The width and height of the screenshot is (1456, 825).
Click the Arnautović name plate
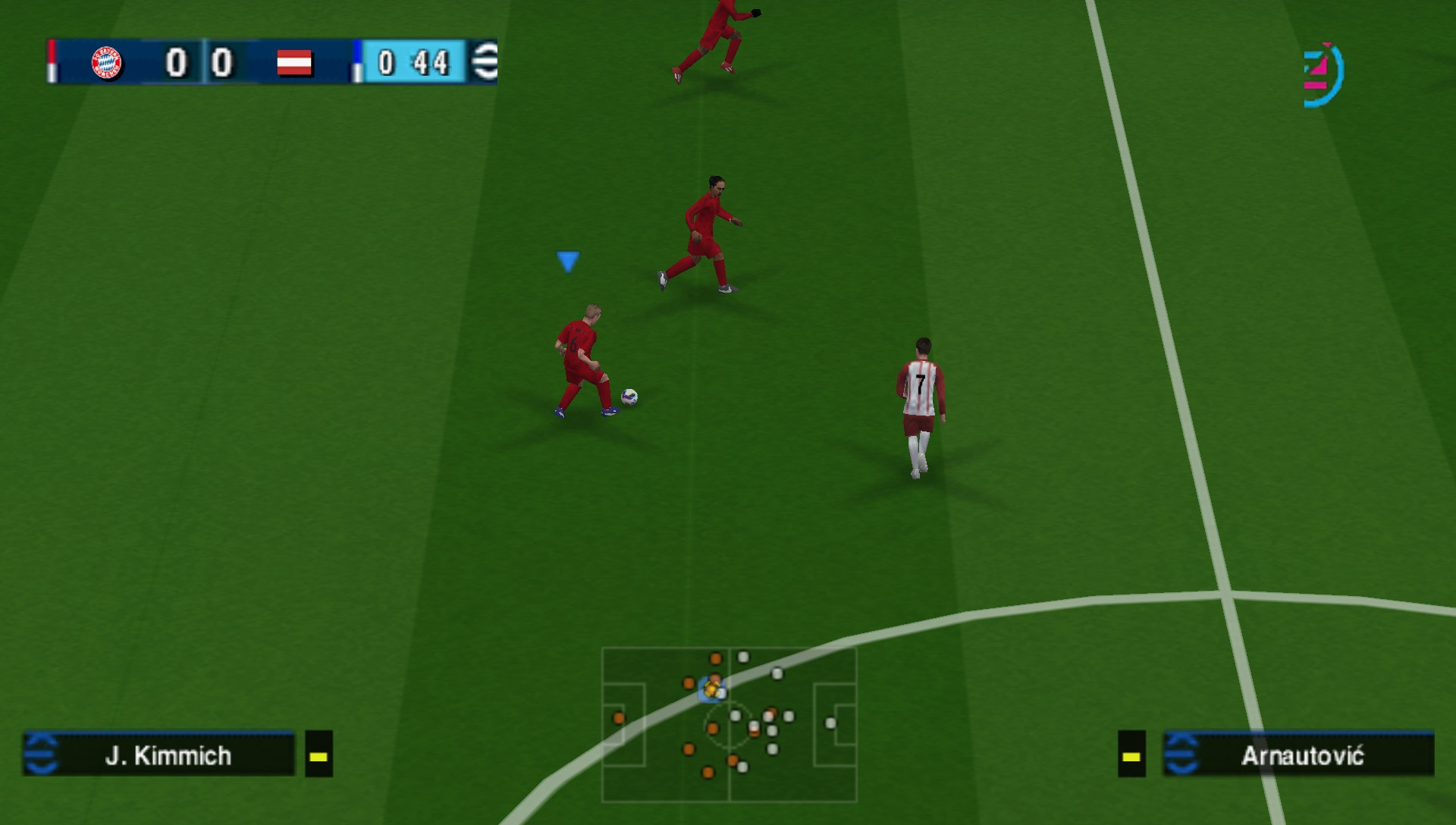[1300, 755]
